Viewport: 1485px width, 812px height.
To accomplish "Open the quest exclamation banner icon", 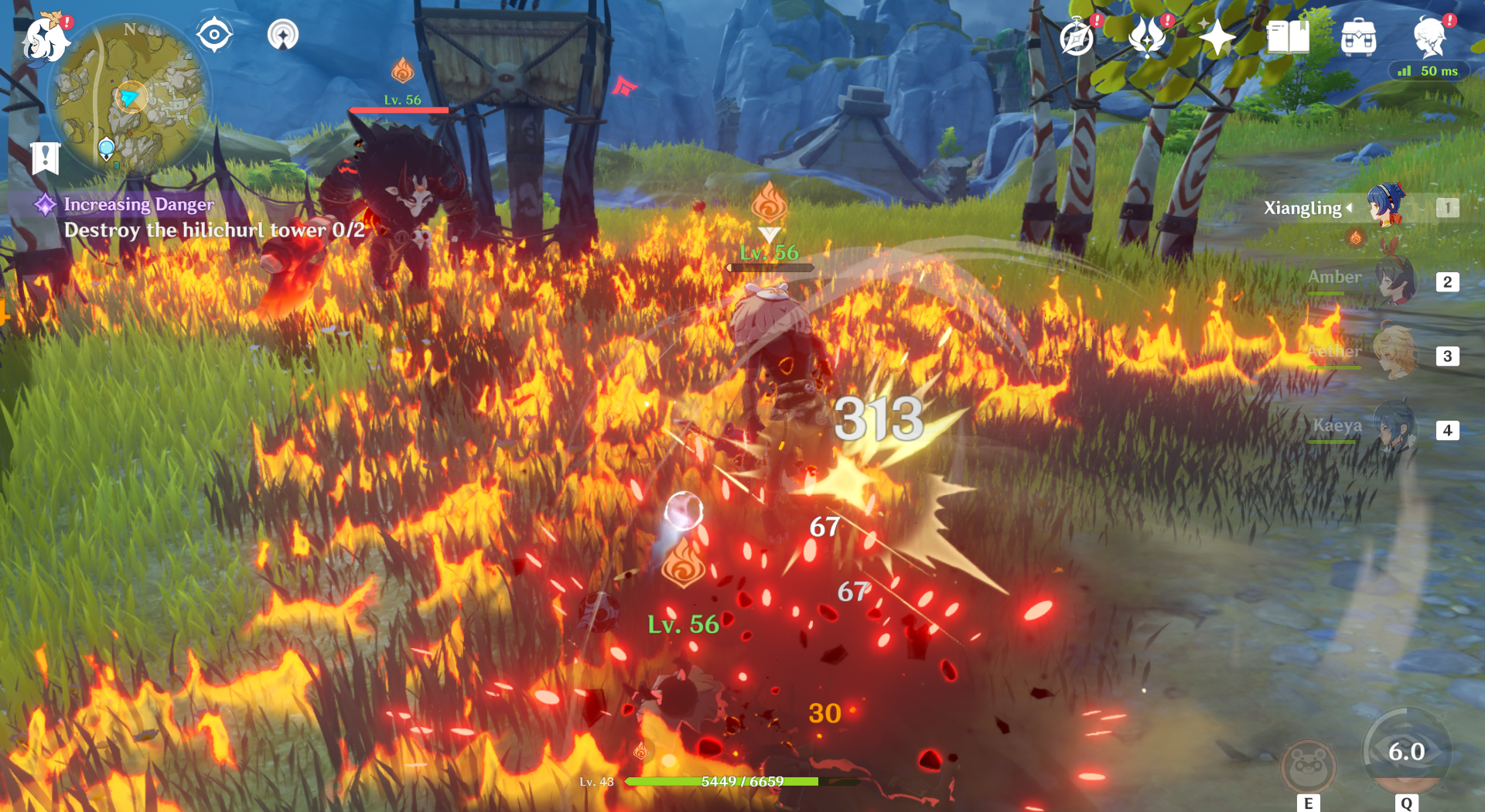I will 46,159.
